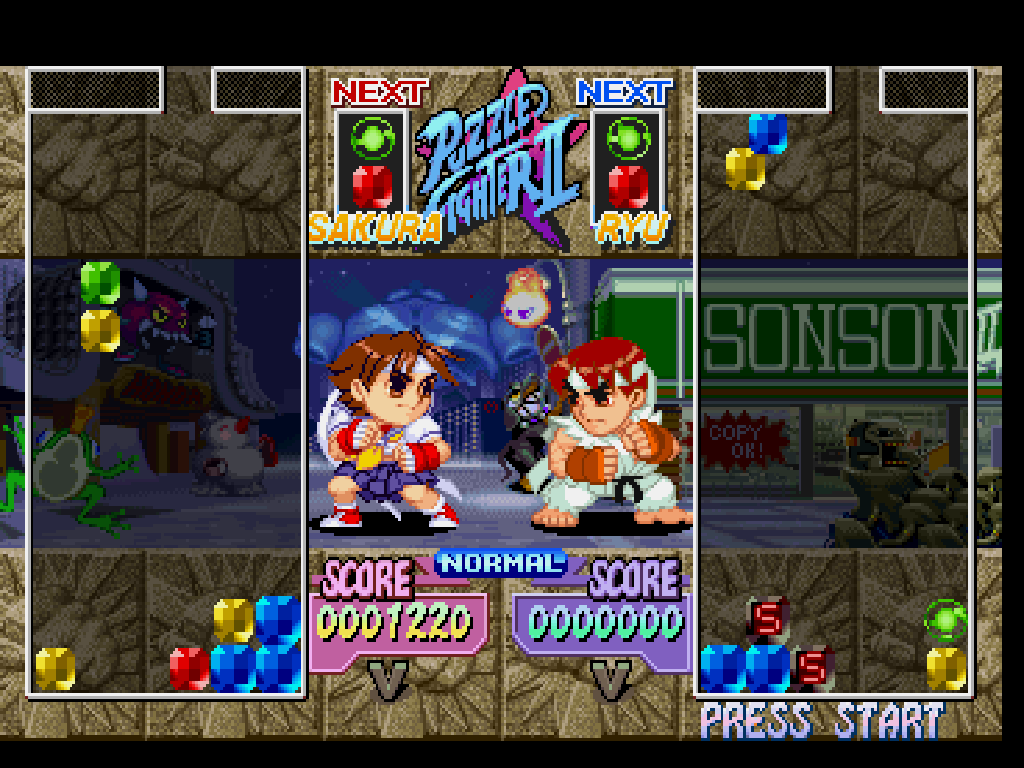Screen dimensions: 1024x768
Task: Select Sakura's NEXT piece preview box
Action: 372,160
